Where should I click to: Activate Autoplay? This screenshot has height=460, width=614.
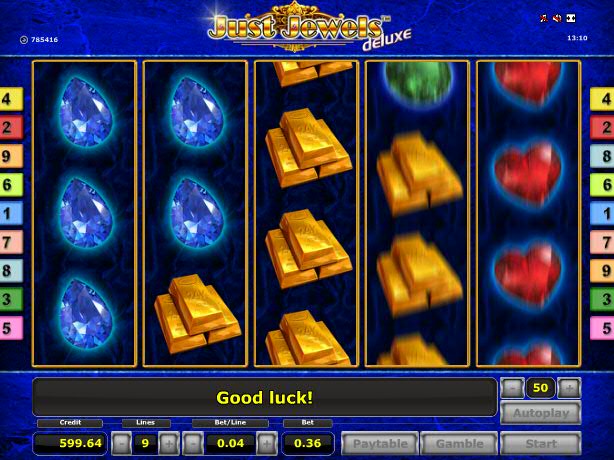click(x=540, y=413)
